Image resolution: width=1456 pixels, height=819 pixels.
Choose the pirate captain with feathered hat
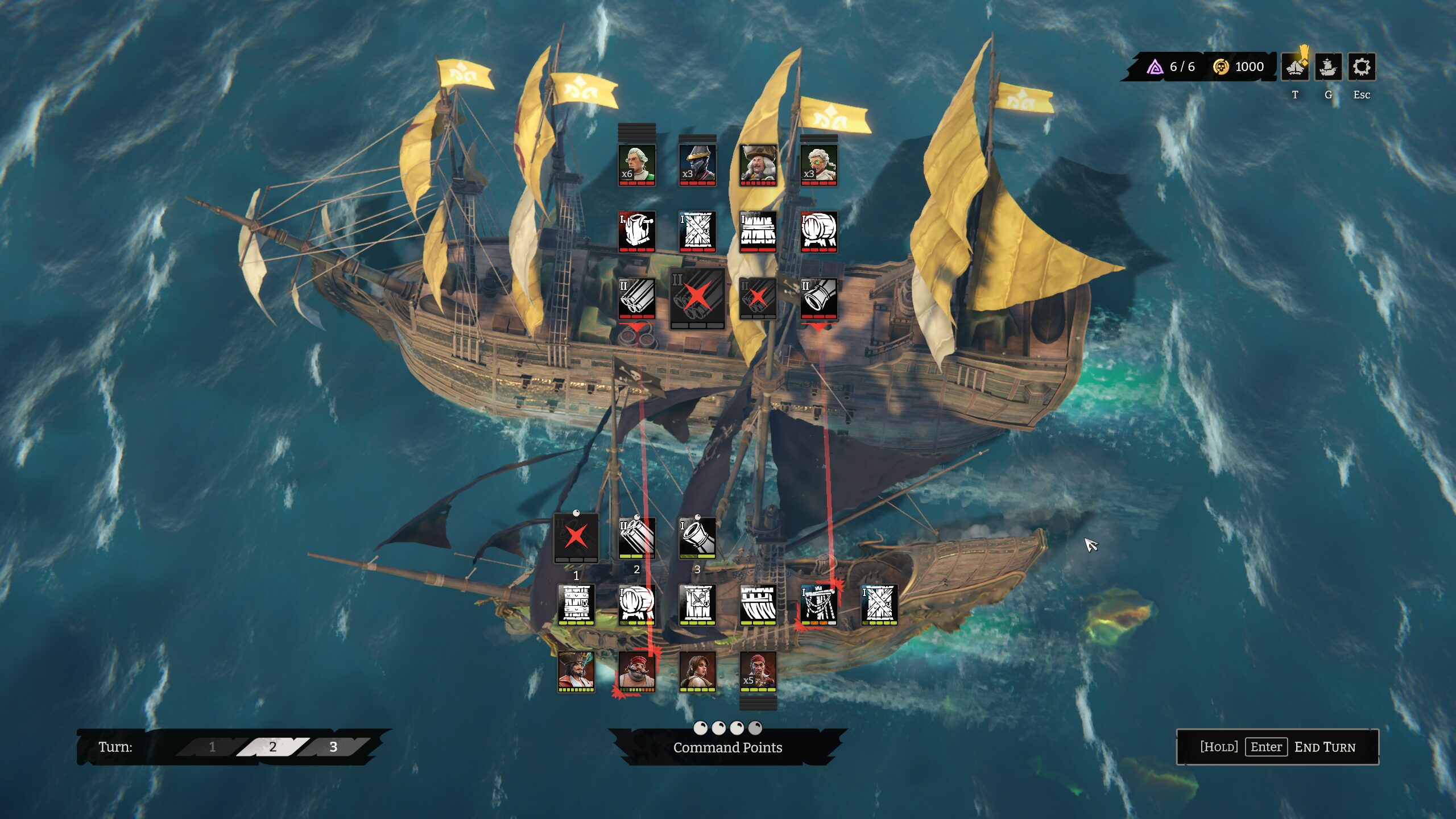click(x=576, y=671)
